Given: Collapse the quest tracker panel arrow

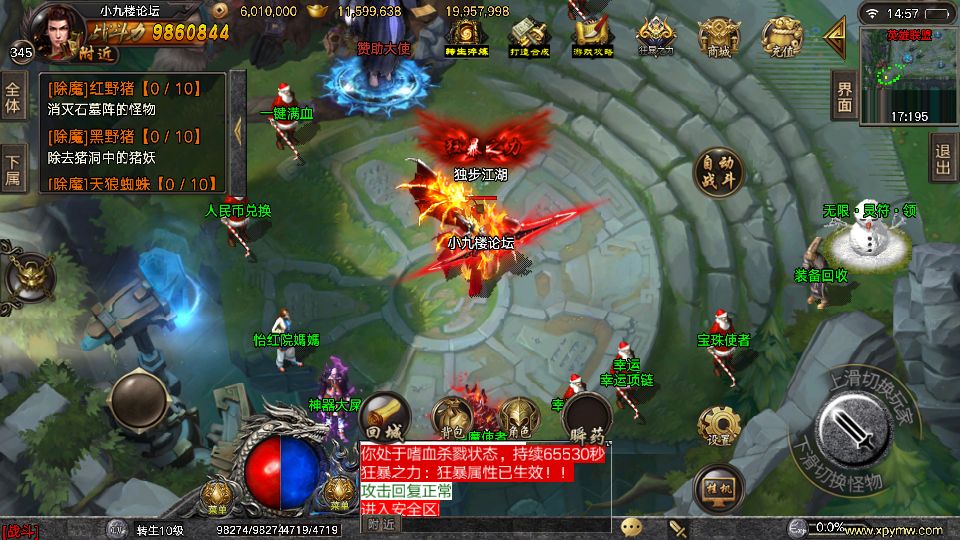Looking at the screenshot, I should (x=238, y=130).
